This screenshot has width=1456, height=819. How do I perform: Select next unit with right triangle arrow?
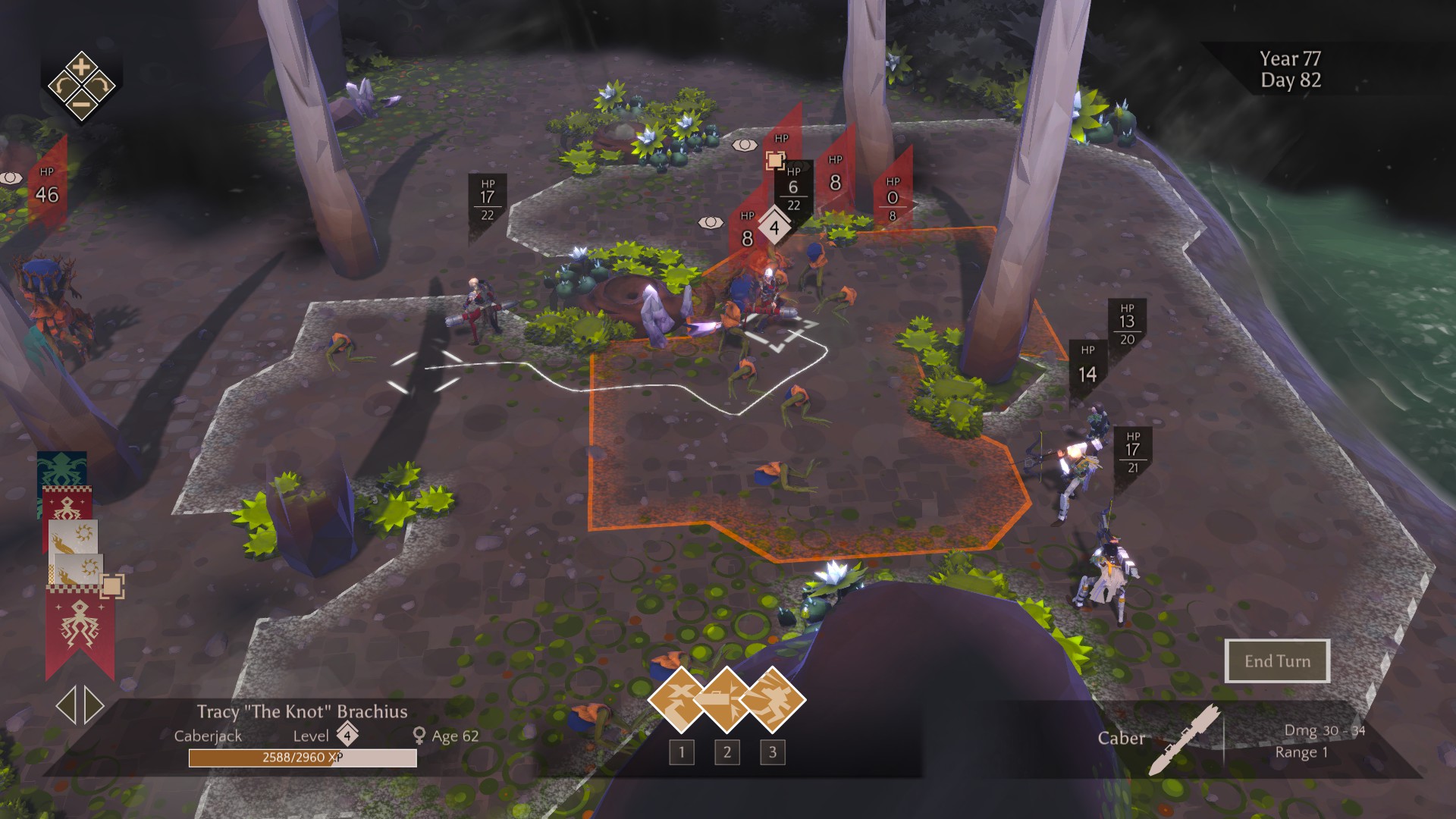(94, 705)
